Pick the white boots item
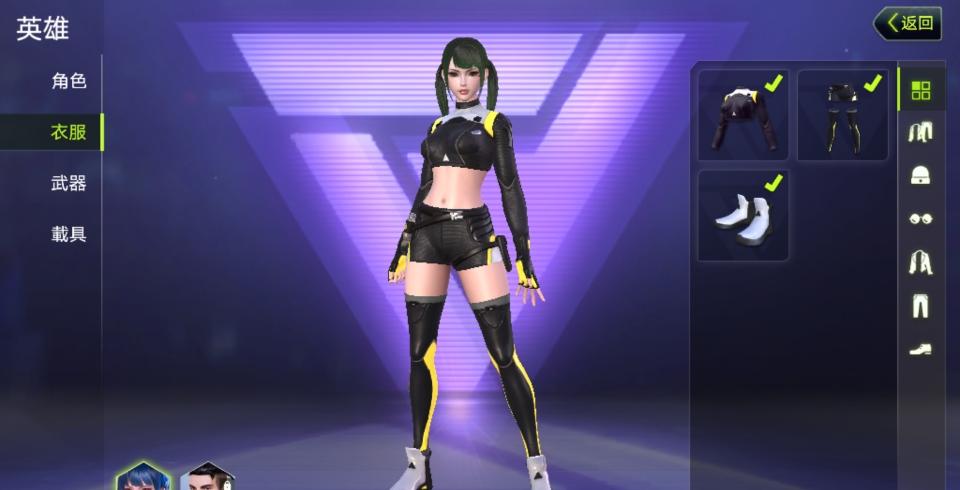The width and height of the screenshot is (960, 490). click(x=743, y=215)
